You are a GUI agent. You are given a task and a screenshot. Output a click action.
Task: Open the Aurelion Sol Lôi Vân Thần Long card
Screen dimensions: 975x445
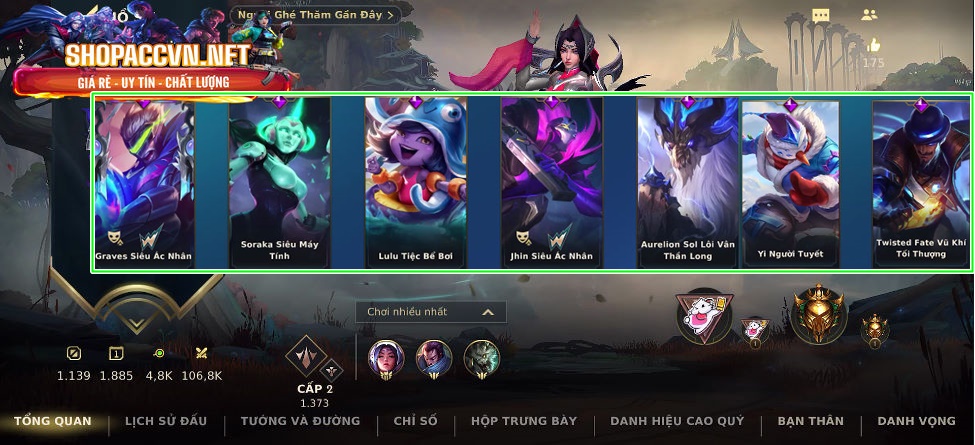[x=687, y=182]
